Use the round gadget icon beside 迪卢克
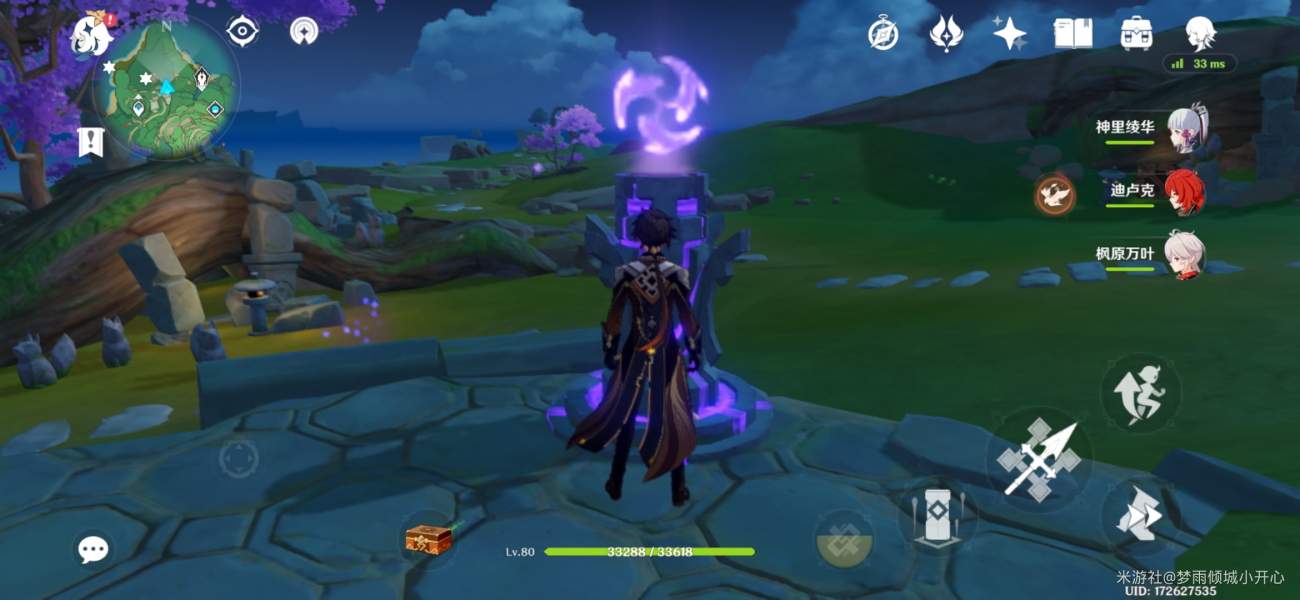The image size is (1300, 600). [1054, 193]
